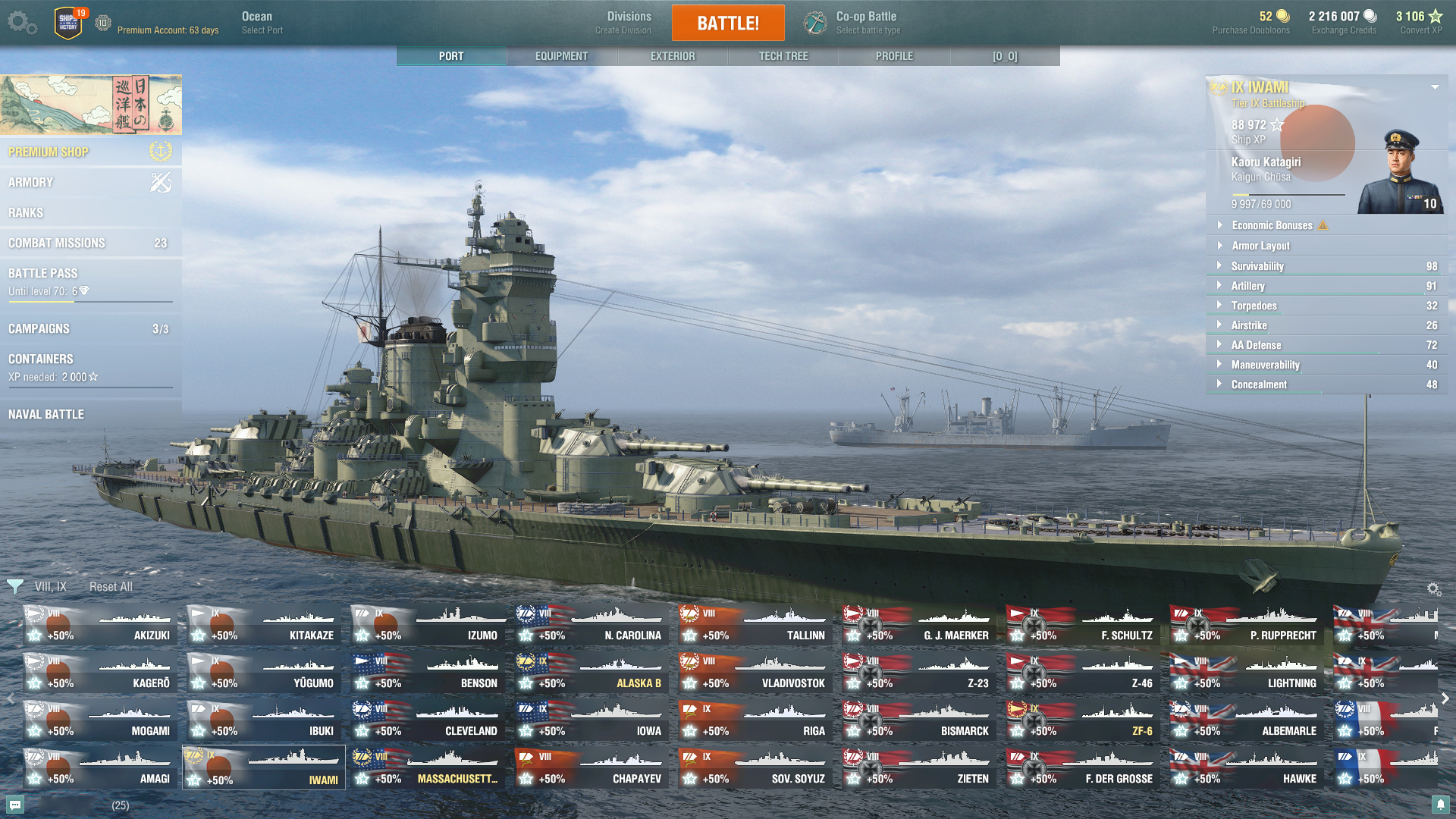1456x819 pixels.
Task: Select Co-op Battle type selector
Action: tap(866, 23)
